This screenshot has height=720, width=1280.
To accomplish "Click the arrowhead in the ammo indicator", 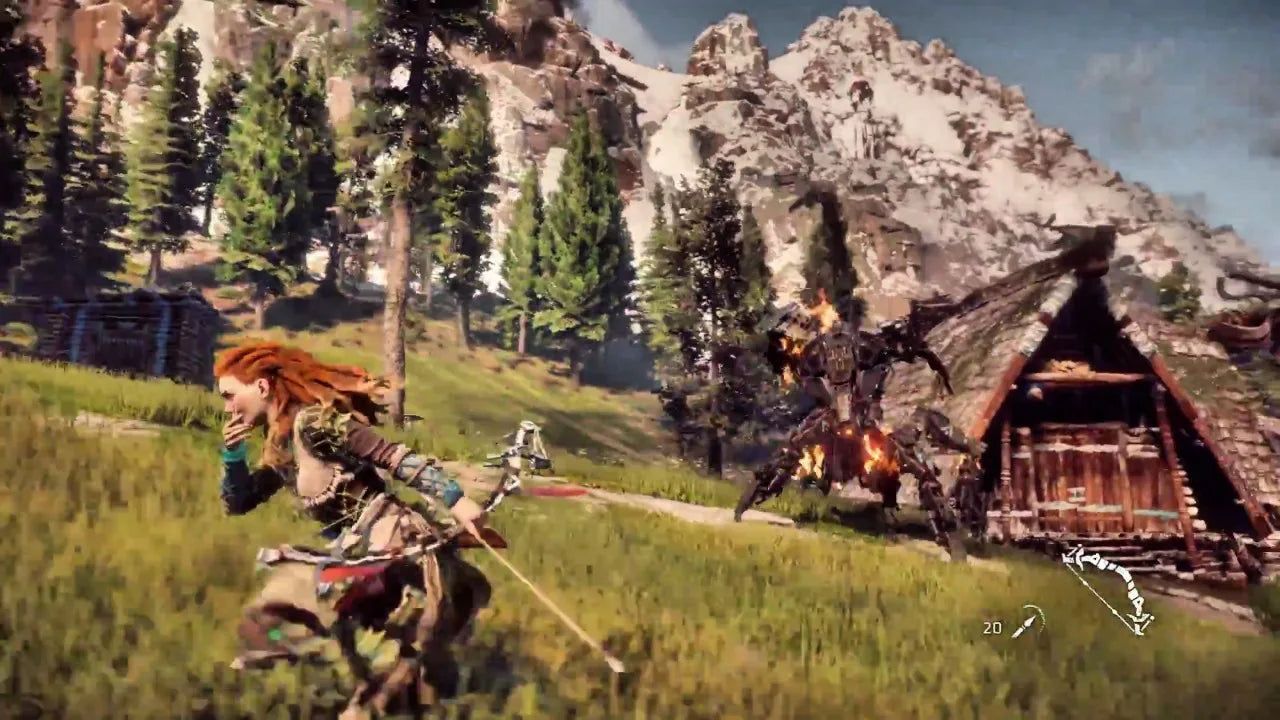I will (x=1030, y=619).
